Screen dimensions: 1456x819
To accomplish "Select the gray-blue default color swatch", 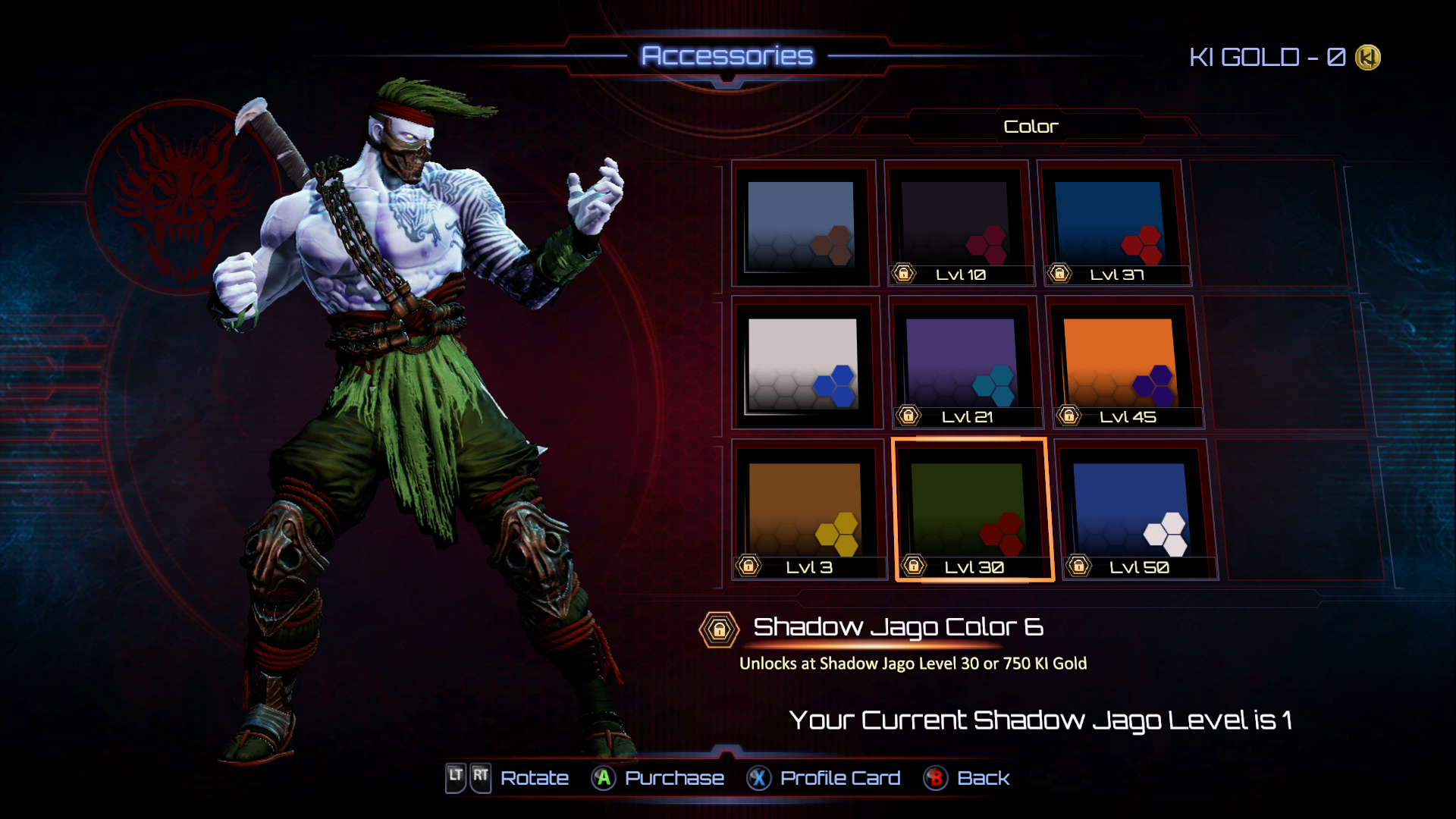I will [802, 224].
